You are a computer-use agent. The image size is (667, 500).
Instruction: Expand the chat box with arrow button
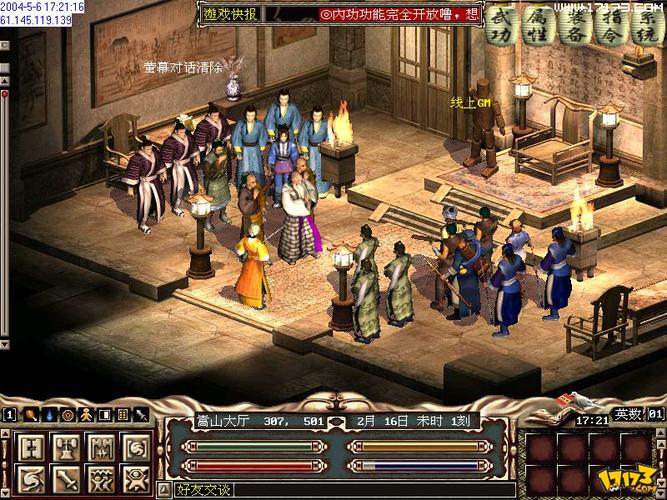click(x=163, y=490)
